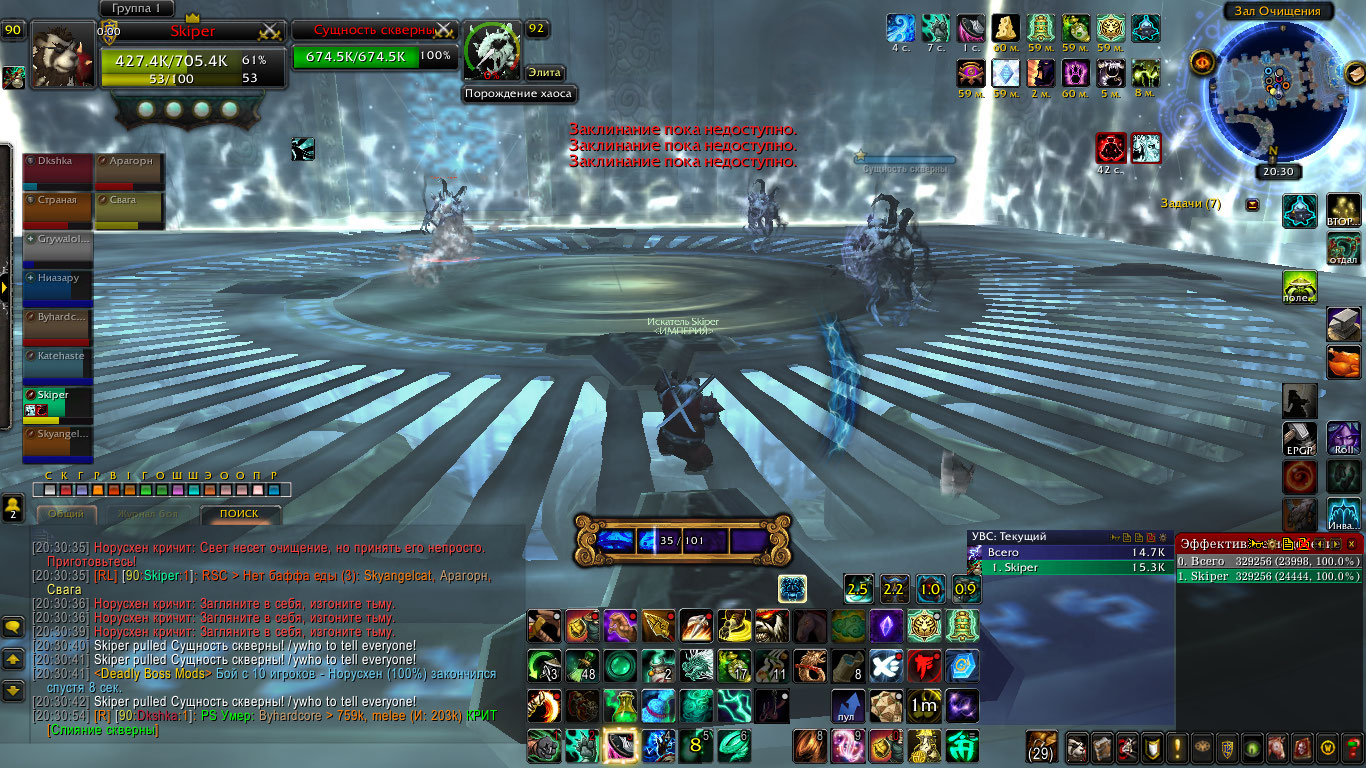This screenshot has height=768, width=1366.
Task: Open the ПОИСК chat tab
Action: (239, 514)
